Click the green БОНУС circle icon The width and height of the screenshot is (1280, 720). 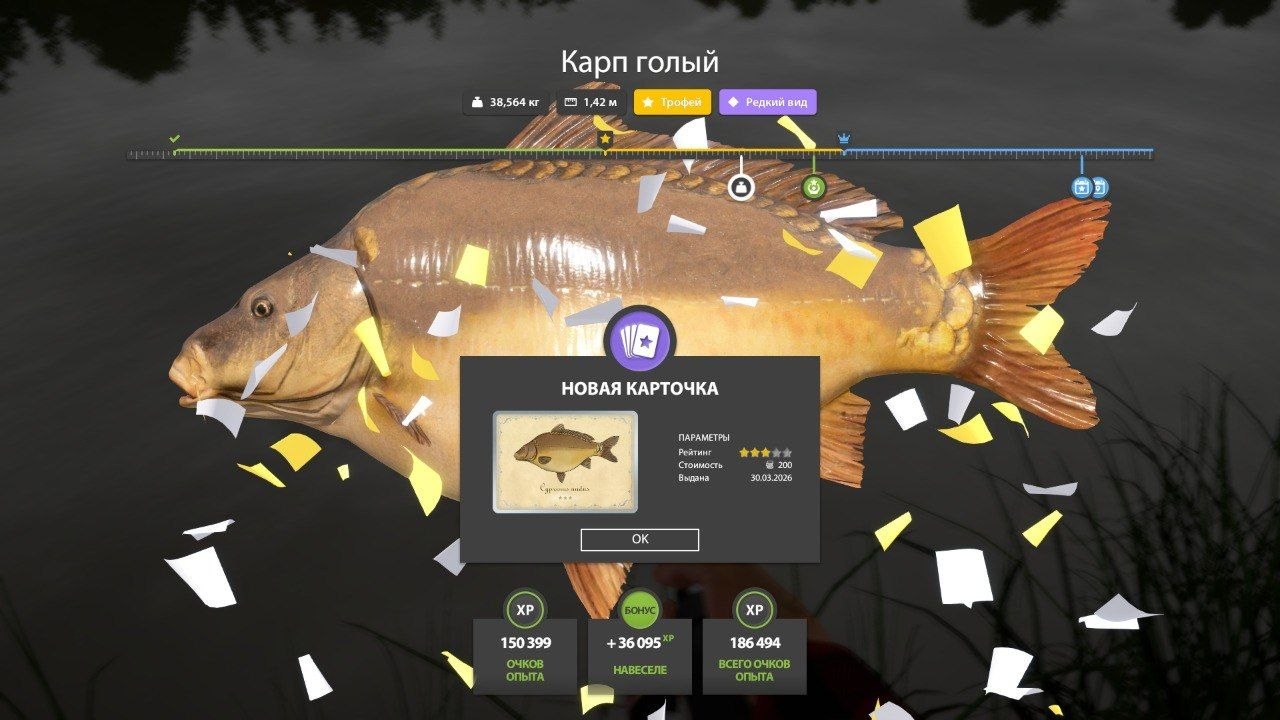(x=638, y=609)
